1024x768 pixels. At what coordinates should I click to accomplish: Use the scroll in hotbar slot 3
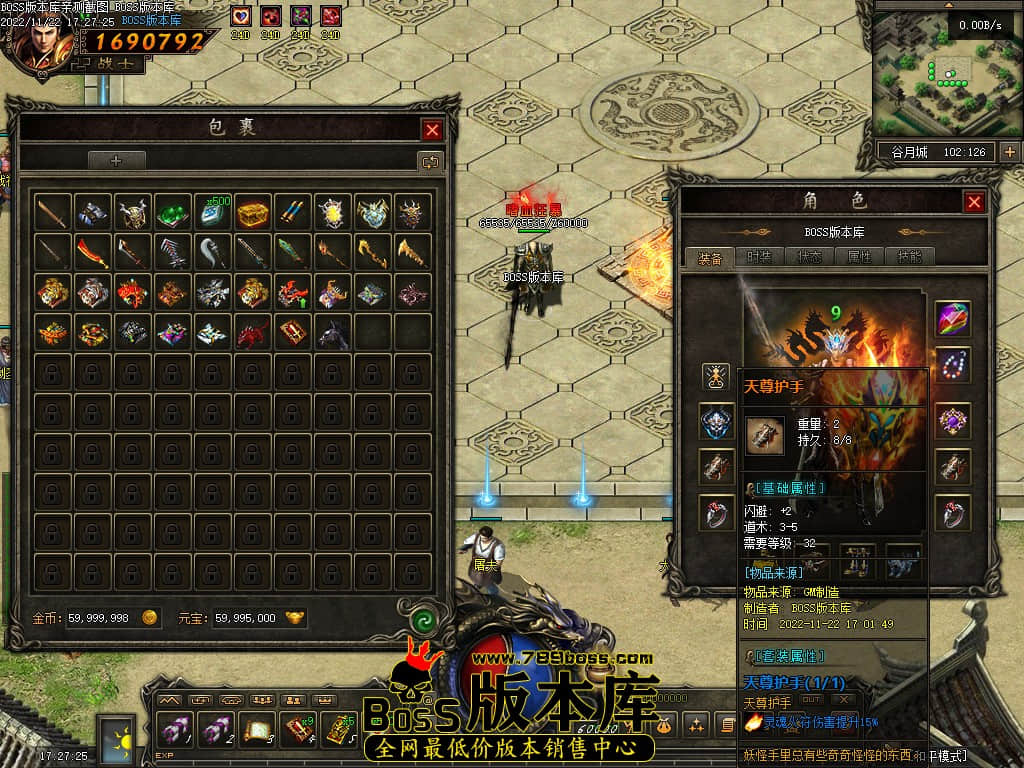(x=256, y=730)
